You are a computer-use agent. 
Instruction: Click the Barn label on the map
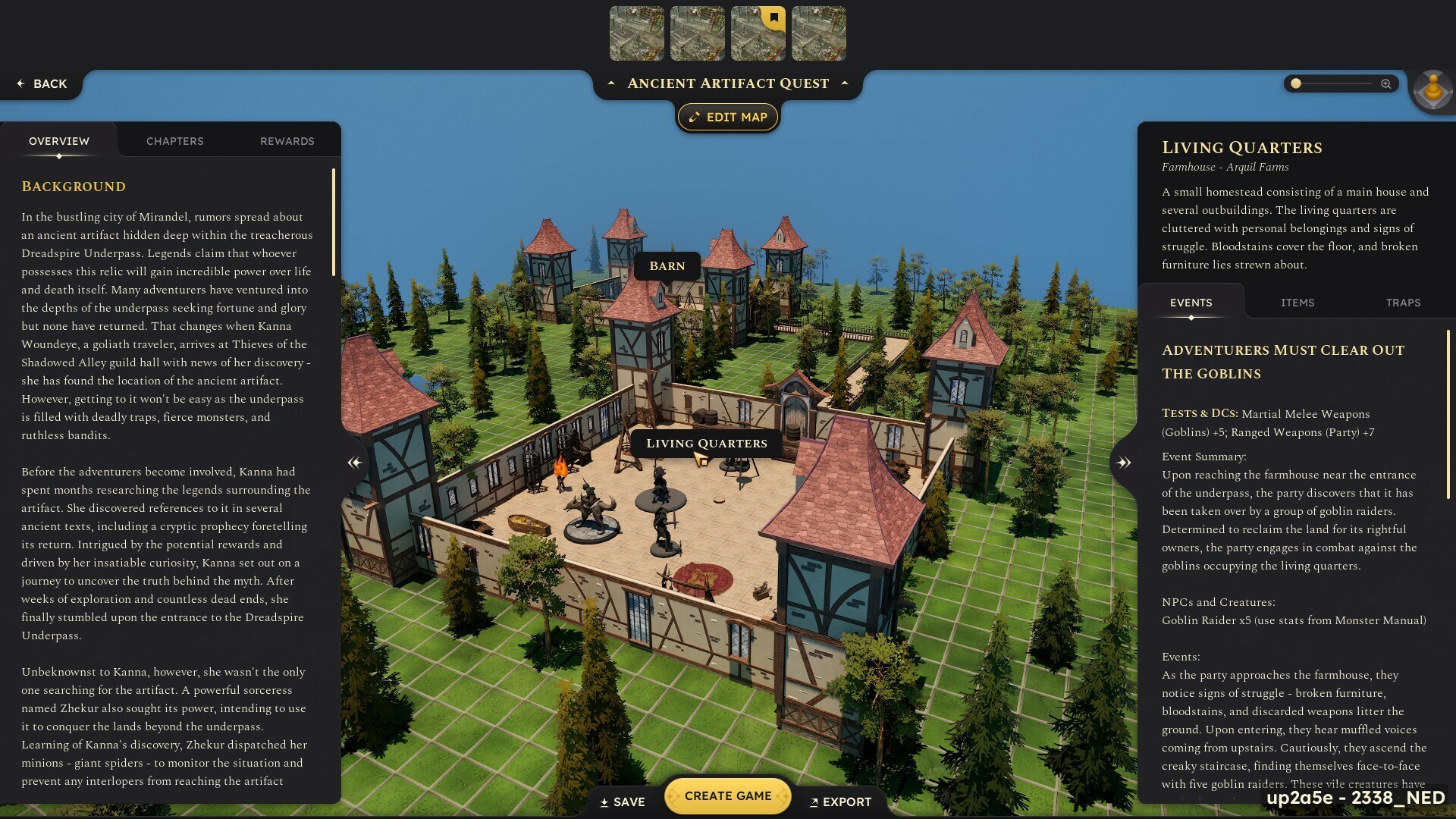point(668,266)
